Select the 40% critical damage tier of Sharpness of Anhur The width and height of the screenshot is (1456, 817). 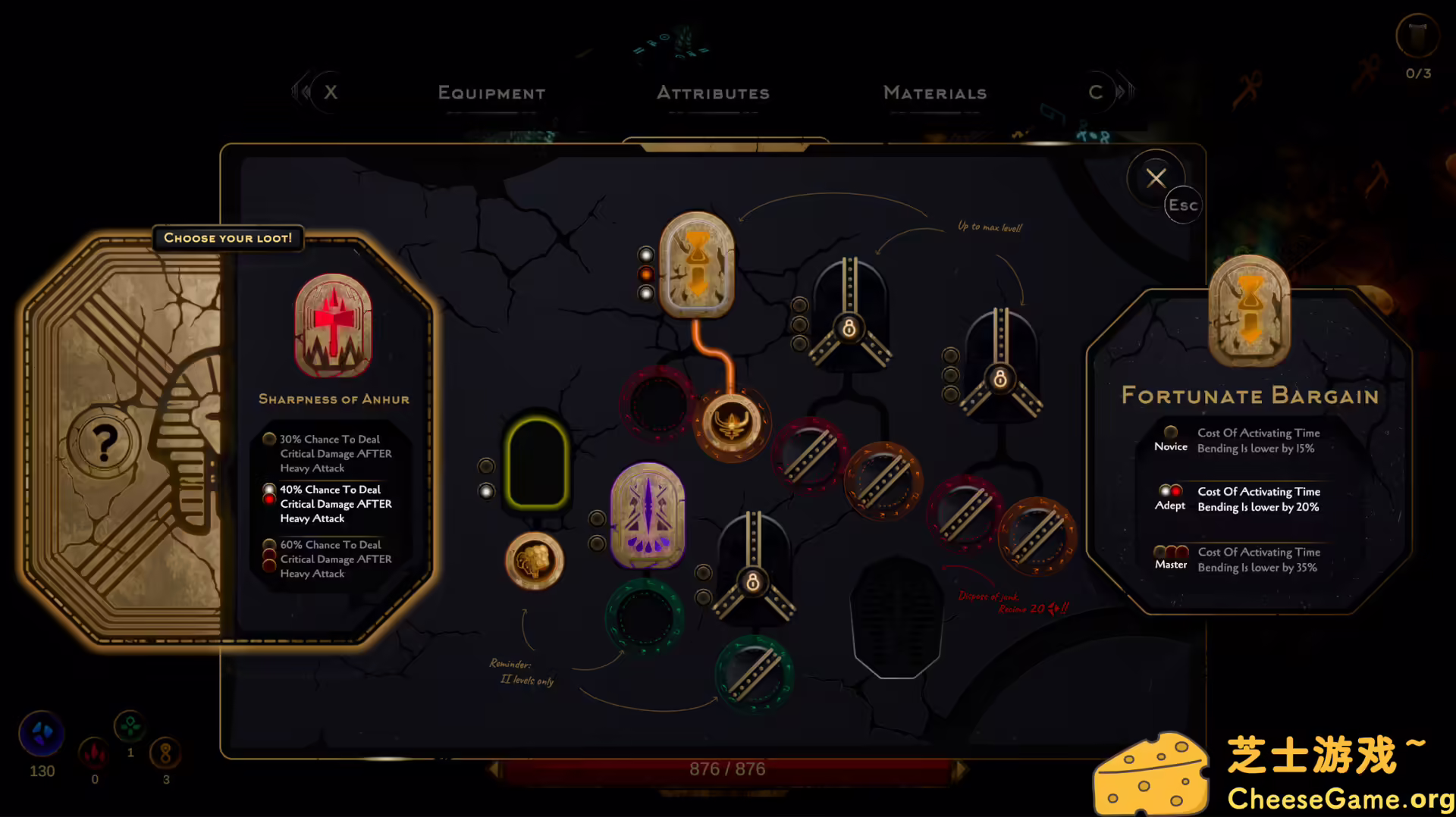point(330,503)
